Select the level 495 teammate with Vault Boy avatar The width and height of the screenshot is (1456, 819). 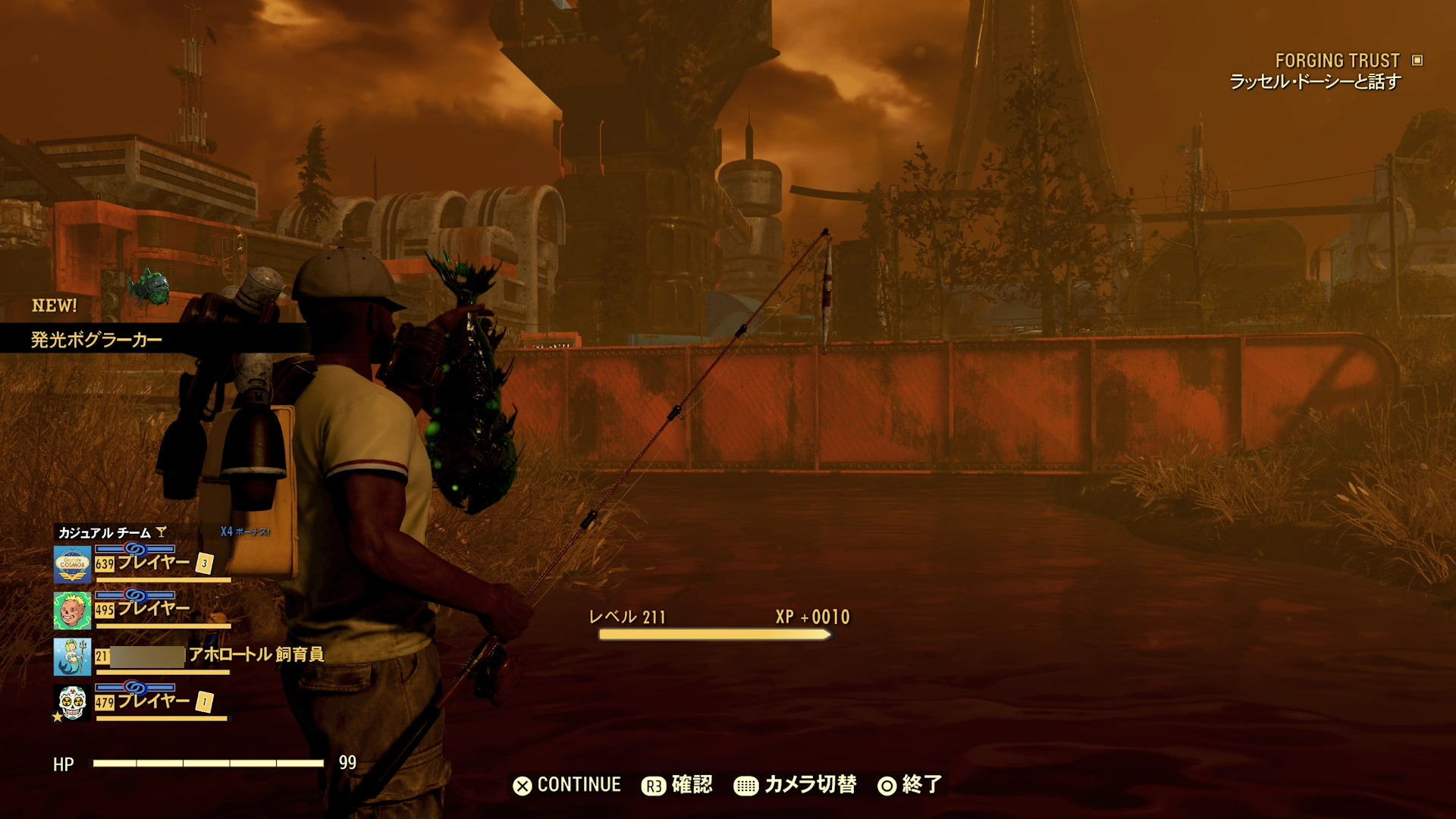(x=141, y=610)
